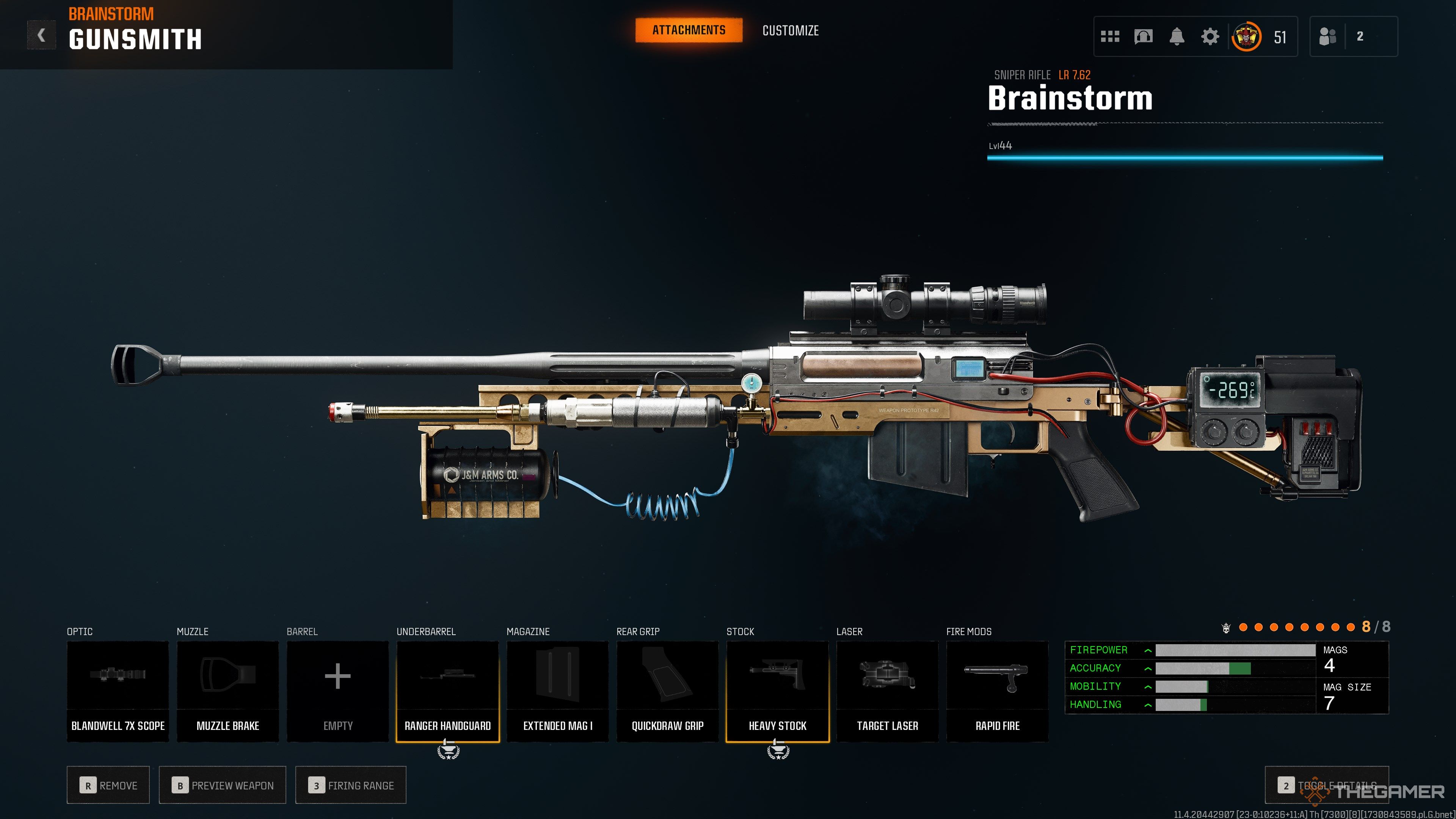This screenshot has height=819, width=1456.
Task: Open the Rapid Fire fire mods slot
Action: click(997, 691)
